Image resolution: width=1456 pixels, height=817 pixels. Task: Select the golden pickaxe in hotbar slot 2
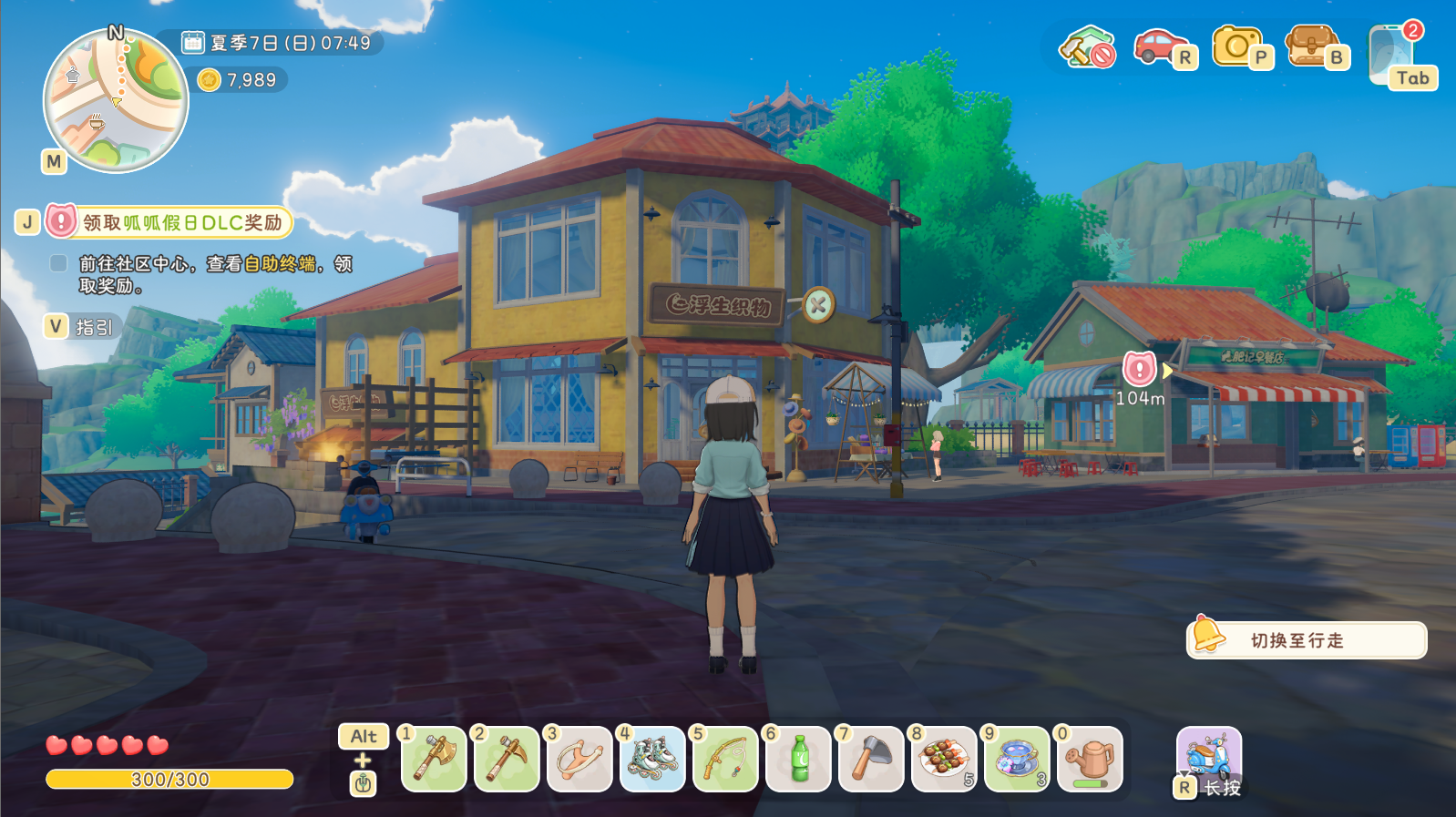coord(507,759)
